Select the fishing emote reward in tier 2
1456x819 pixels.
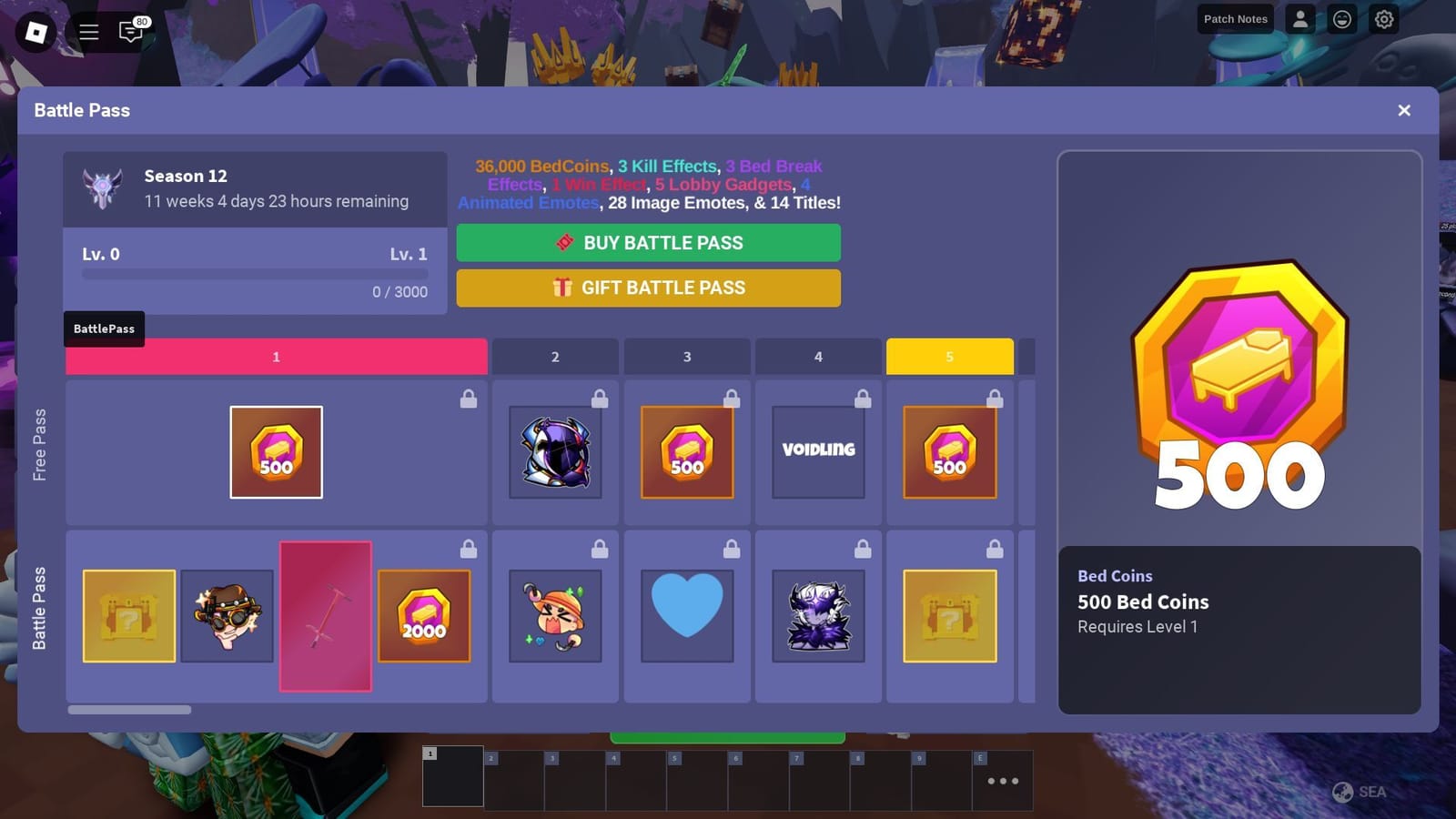pos(554,614)
